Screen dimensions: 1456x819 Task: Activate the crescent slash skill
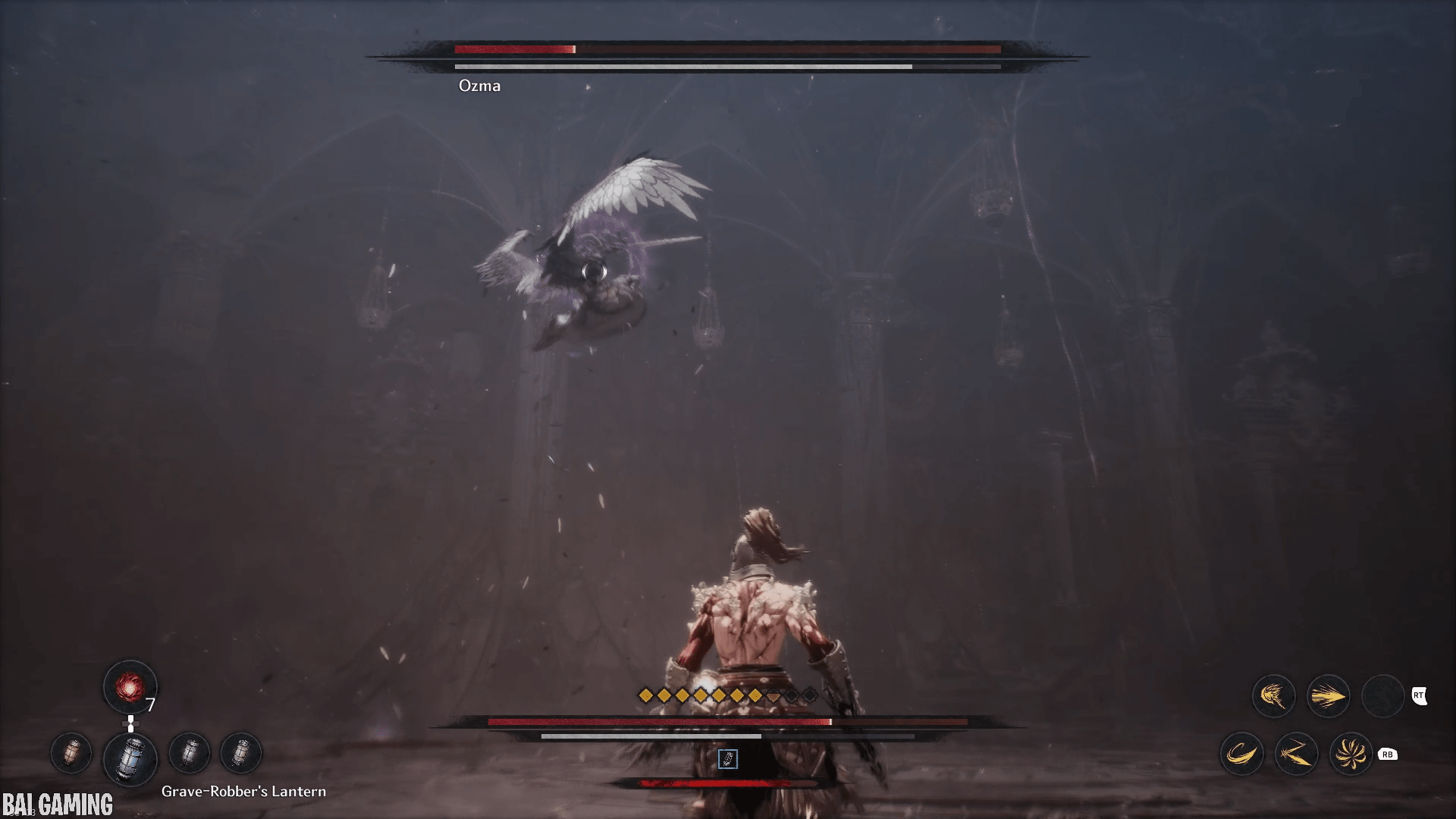1241,754
